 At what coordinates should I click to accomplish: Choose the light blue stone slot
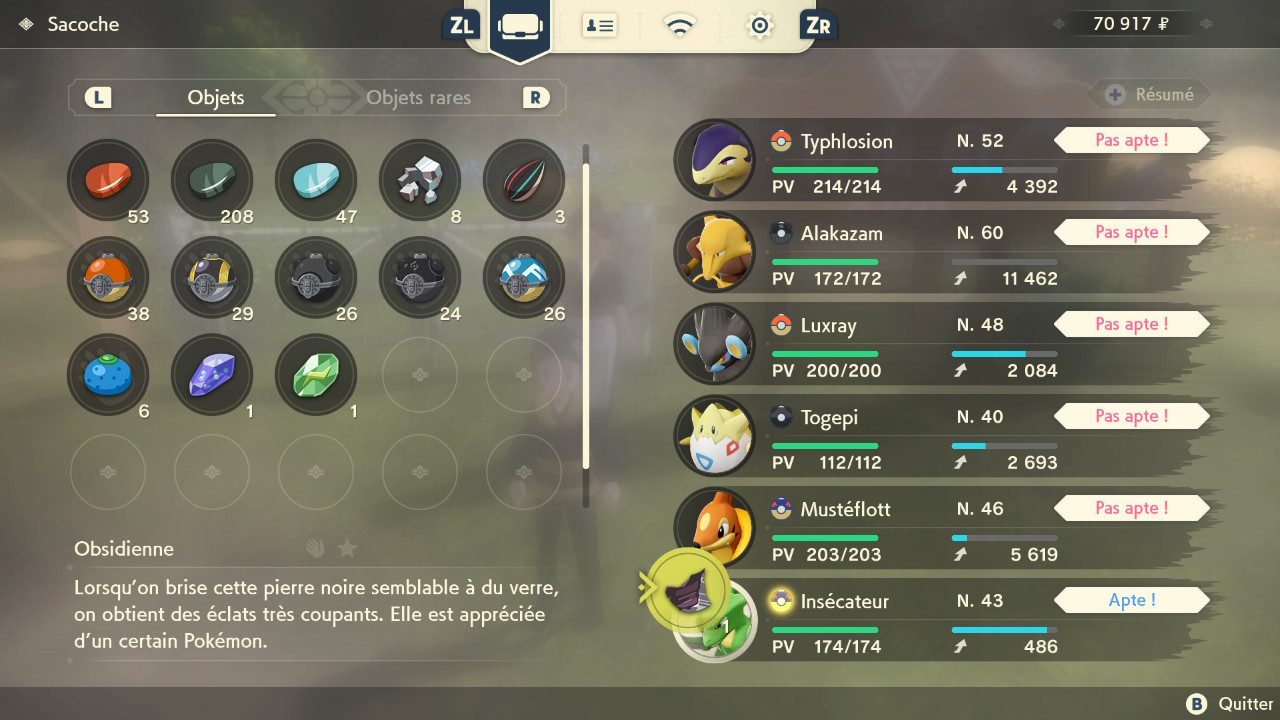(316, 180)
